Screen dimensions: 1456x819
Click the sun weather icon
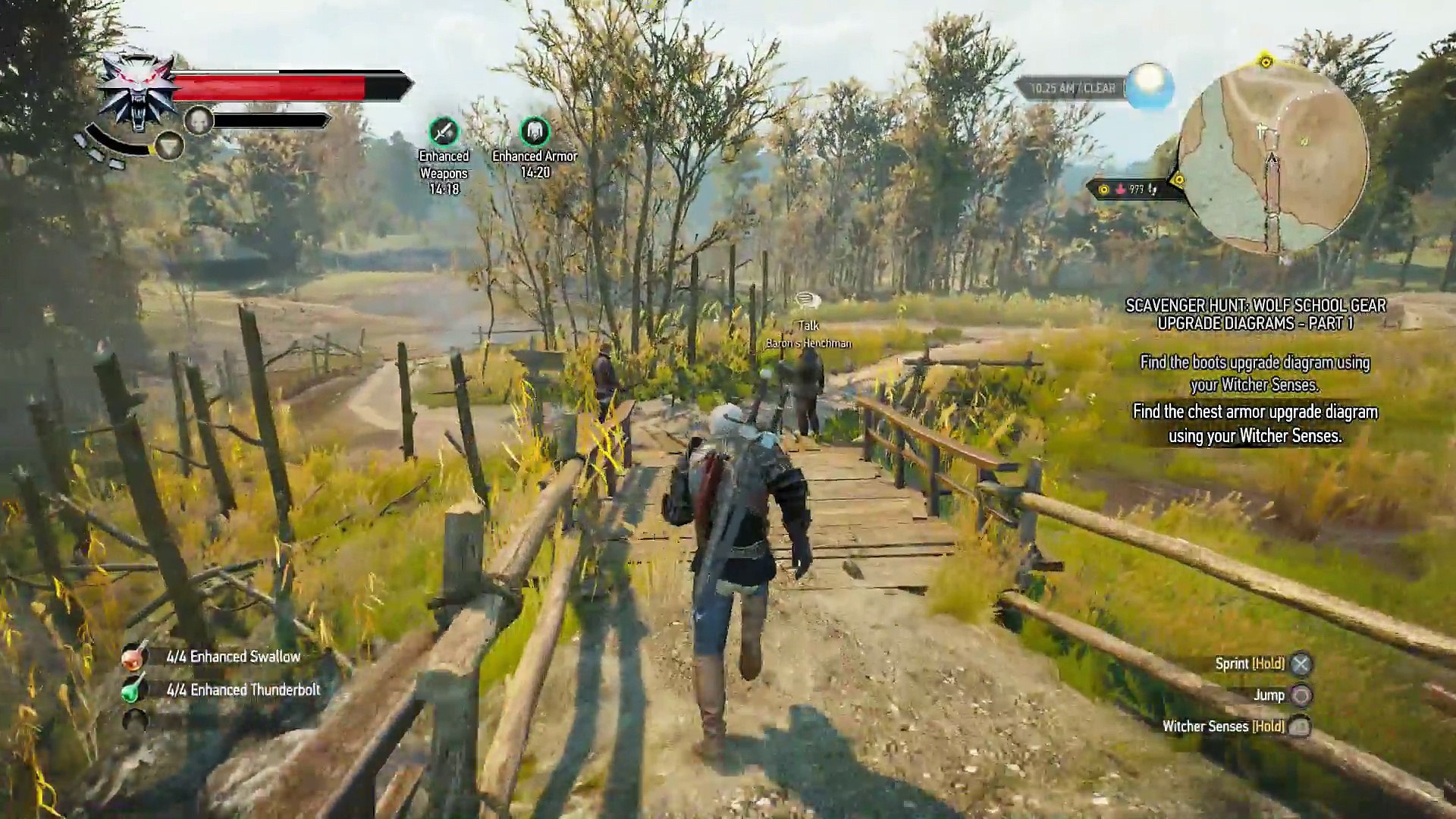tap(1149, 85)
